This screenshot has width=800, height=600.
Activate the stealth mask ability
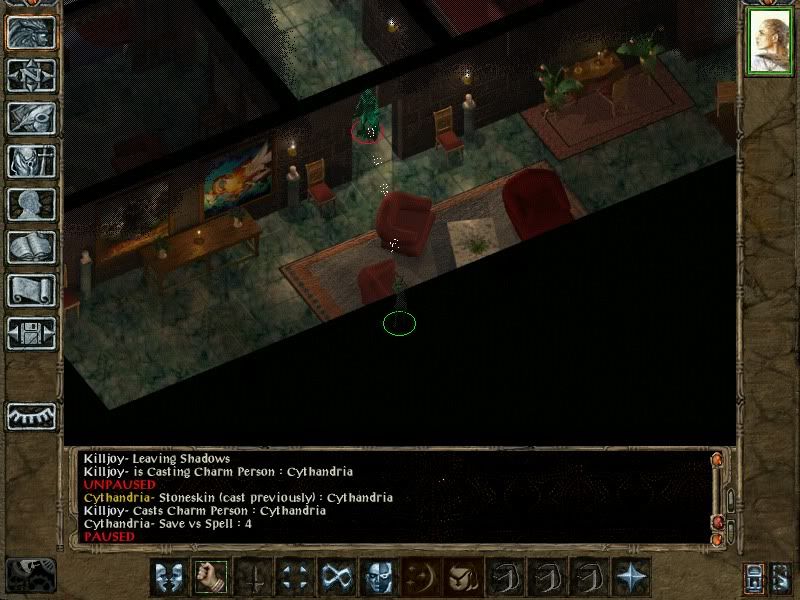pyautogui.click(x=376, y=576)
